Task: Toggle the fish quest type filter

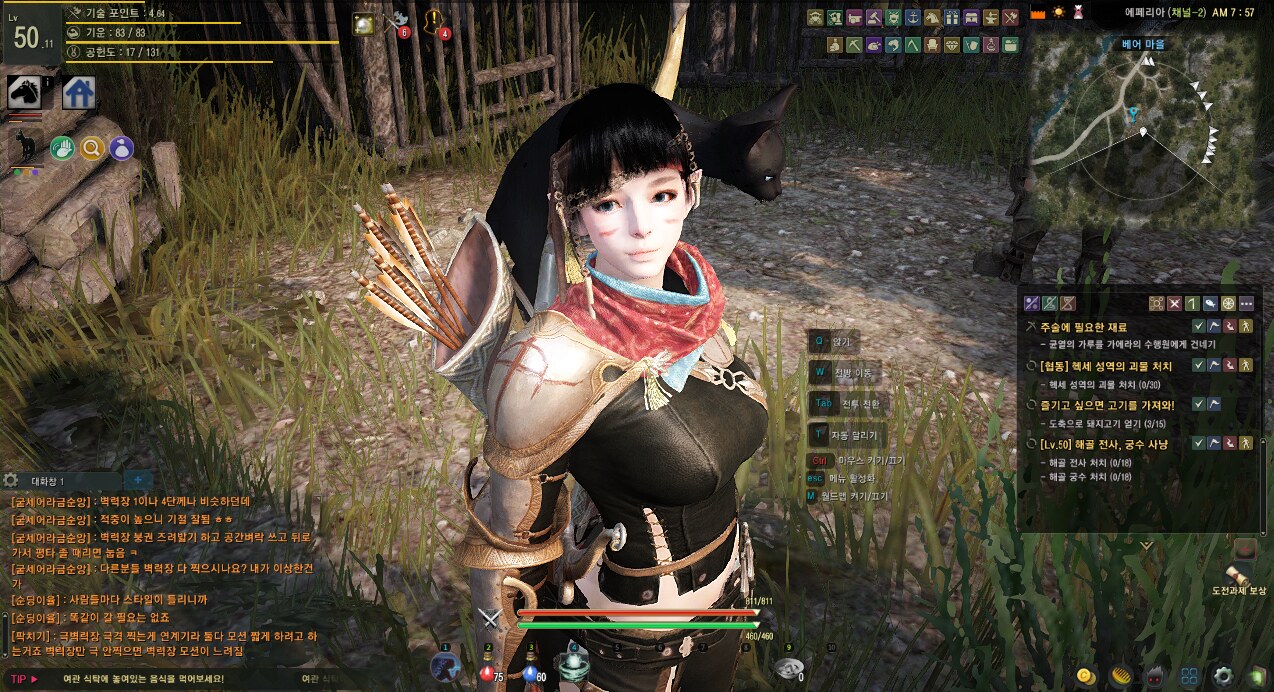Action: coord(1211,303)
